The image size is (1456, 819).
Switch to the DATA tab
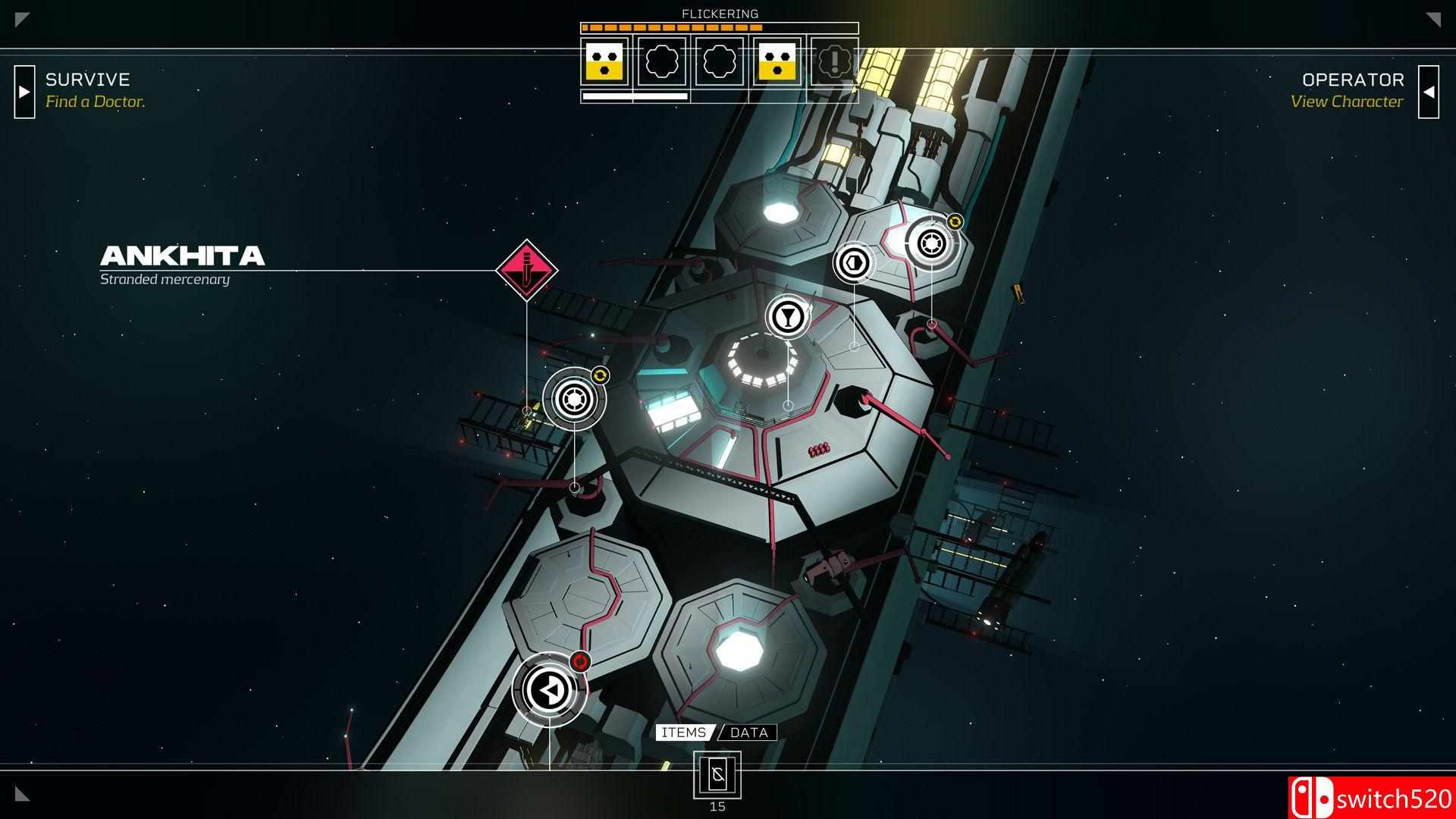point(749,733)
